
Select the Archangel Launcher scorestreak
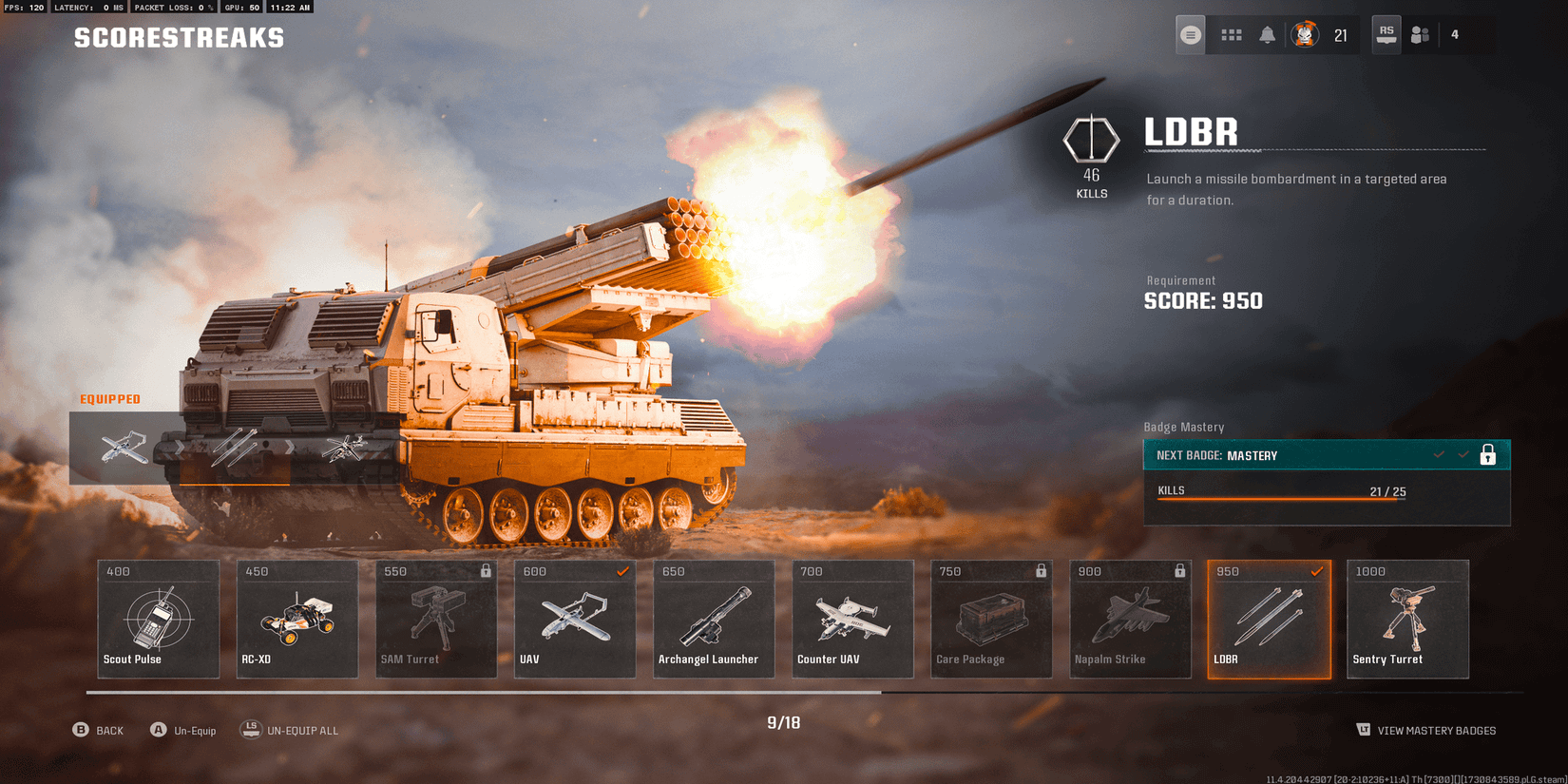(x=714, y=619)
